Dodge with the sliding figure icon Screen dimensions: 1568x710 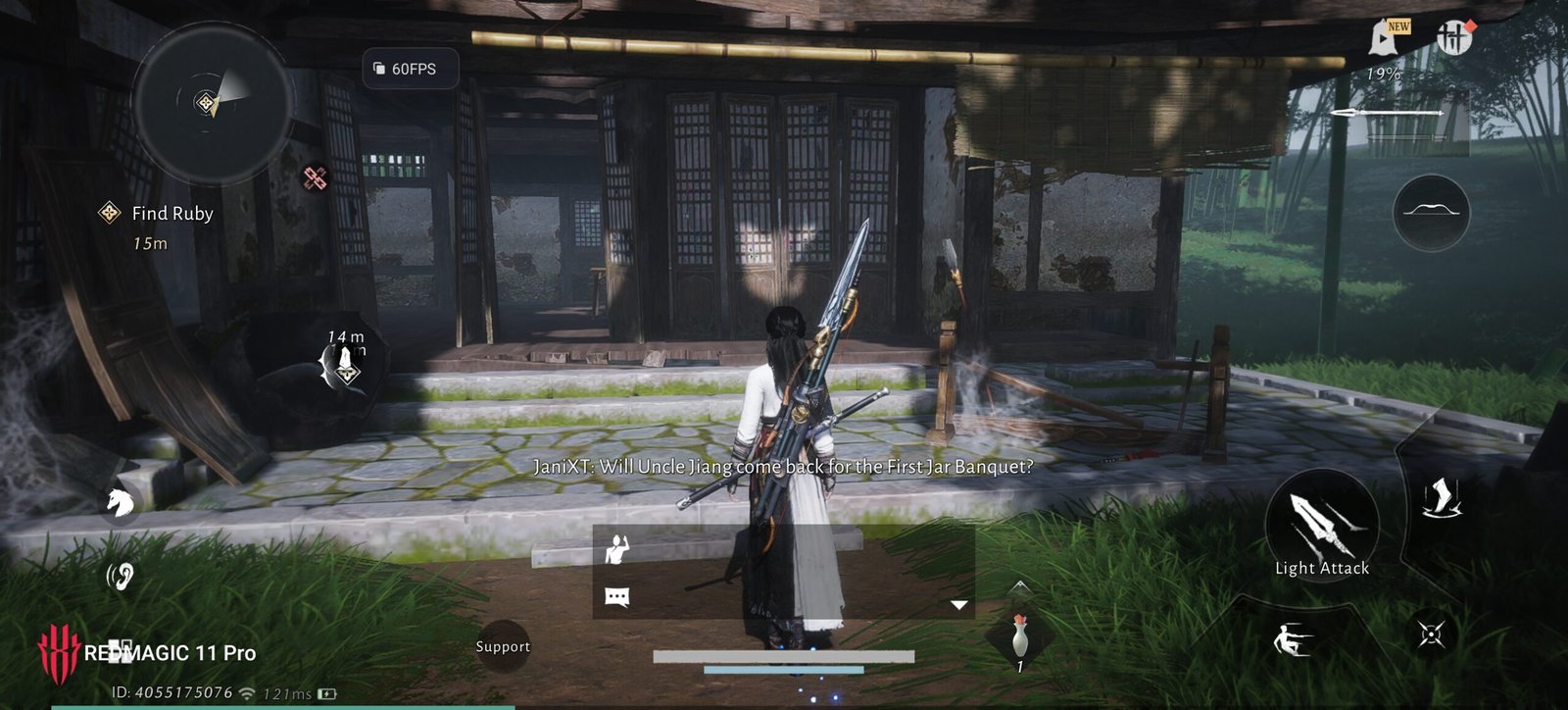(x=1293, y=640)
